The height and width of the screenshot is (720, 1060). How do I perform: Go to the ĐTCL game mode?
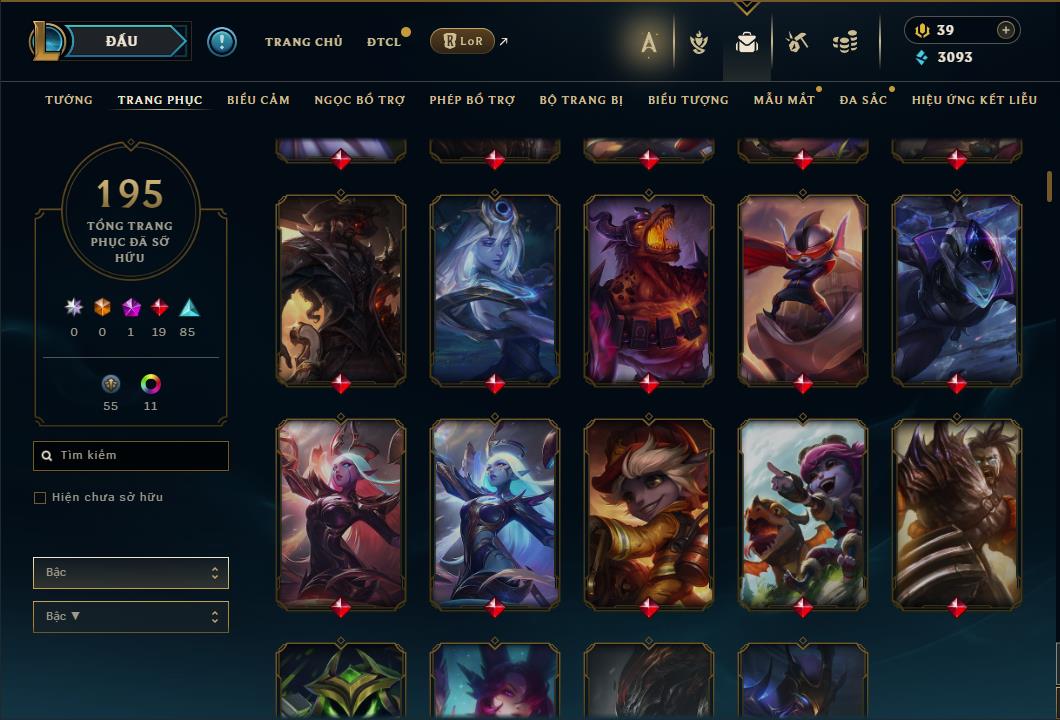(383, 42)
